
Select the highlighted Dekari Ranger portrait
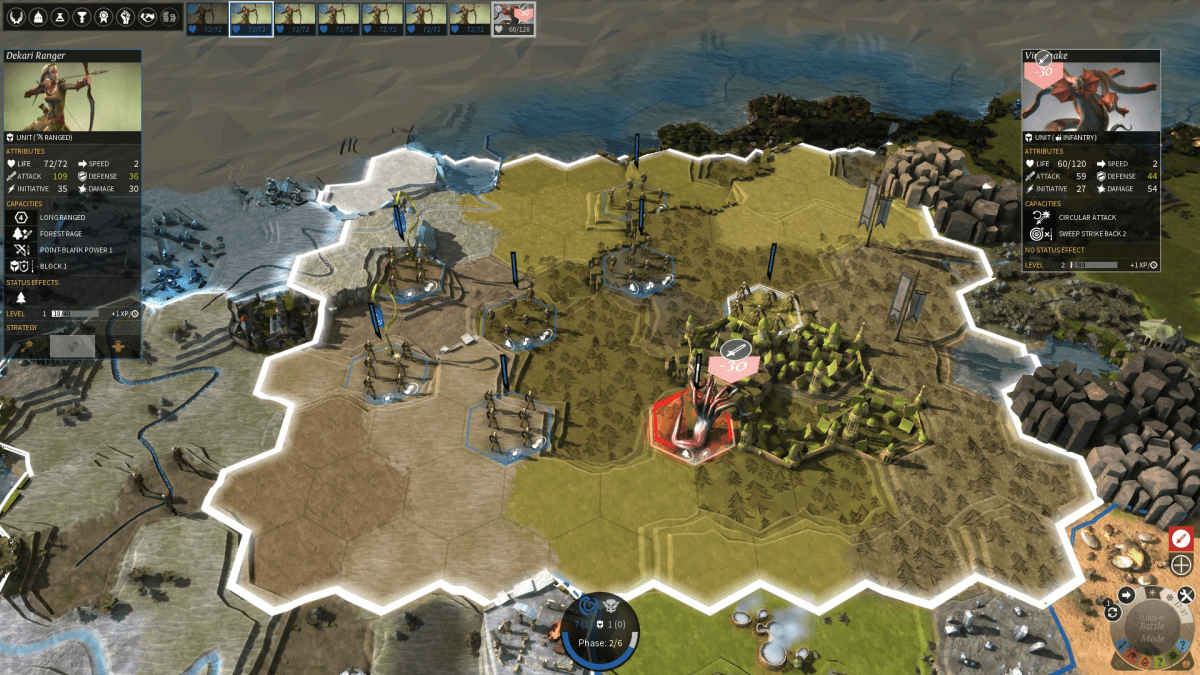click(250, 18)
